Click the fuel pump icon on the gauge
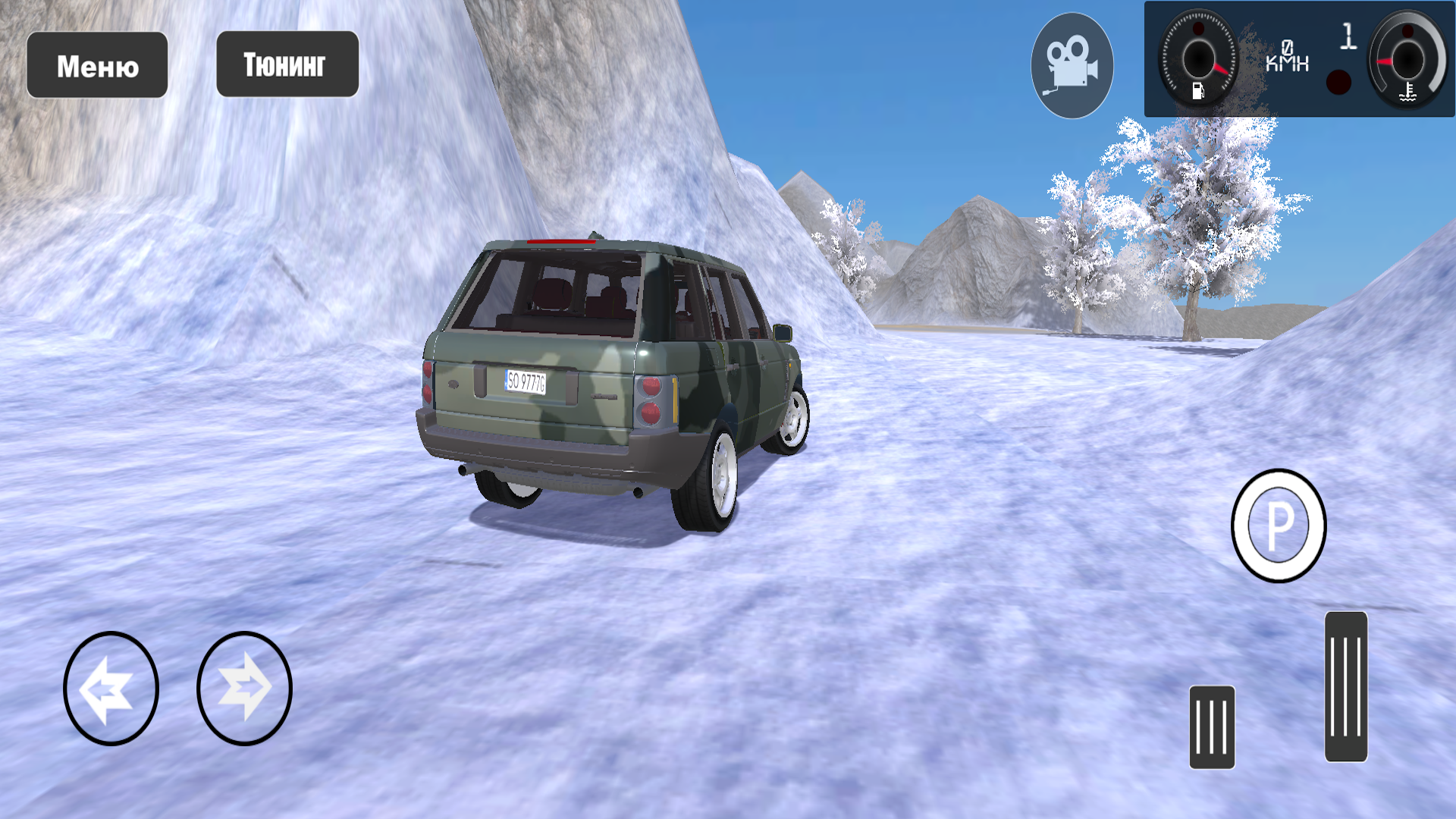The width and height of the screenshot is (1456, 819). (1198, 91)
